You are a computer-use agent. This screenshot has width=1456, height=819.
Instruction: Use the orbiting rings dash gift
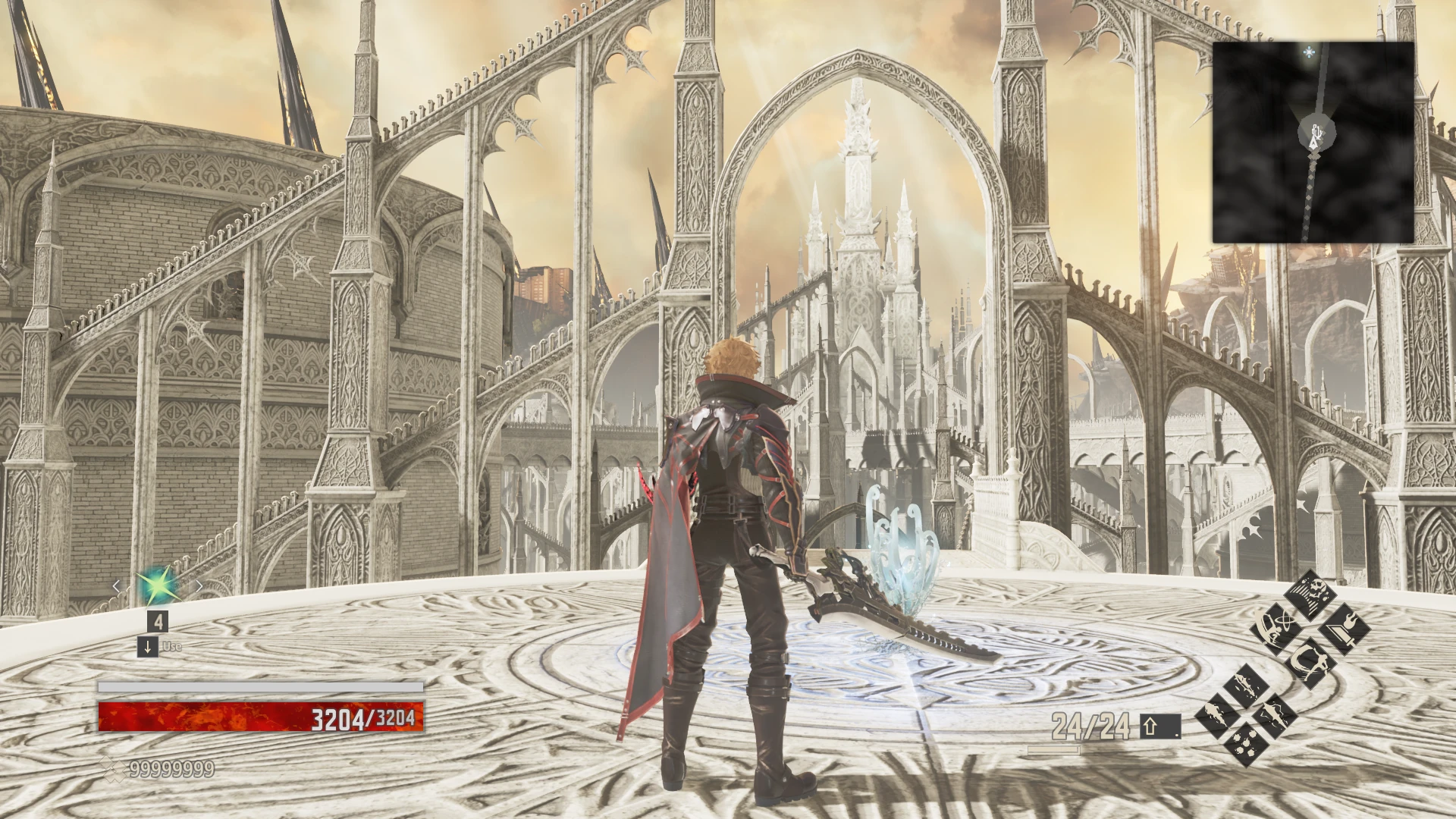1275,629
